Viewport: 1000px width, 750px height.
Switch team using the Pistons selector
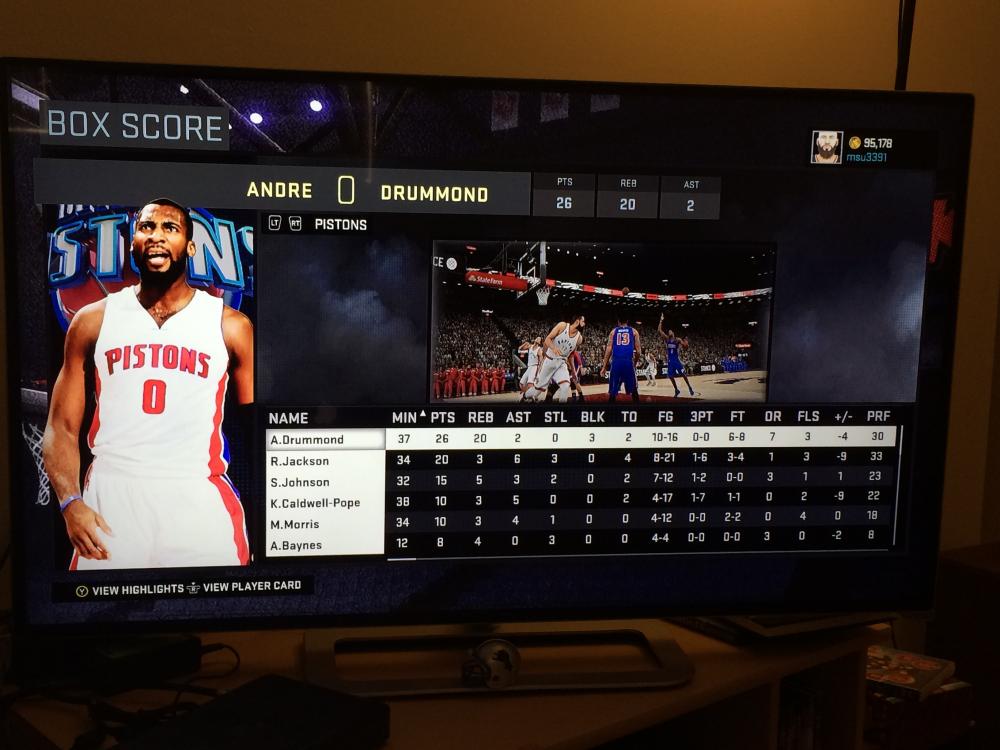(340, 224)
